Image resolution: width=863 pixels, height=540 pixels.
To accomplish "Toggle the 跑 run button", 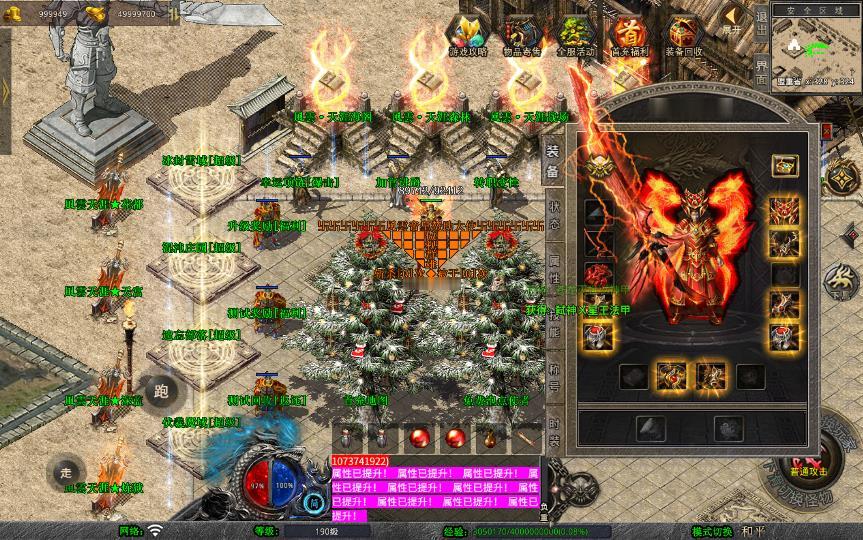I will click(x=161, y=392).
